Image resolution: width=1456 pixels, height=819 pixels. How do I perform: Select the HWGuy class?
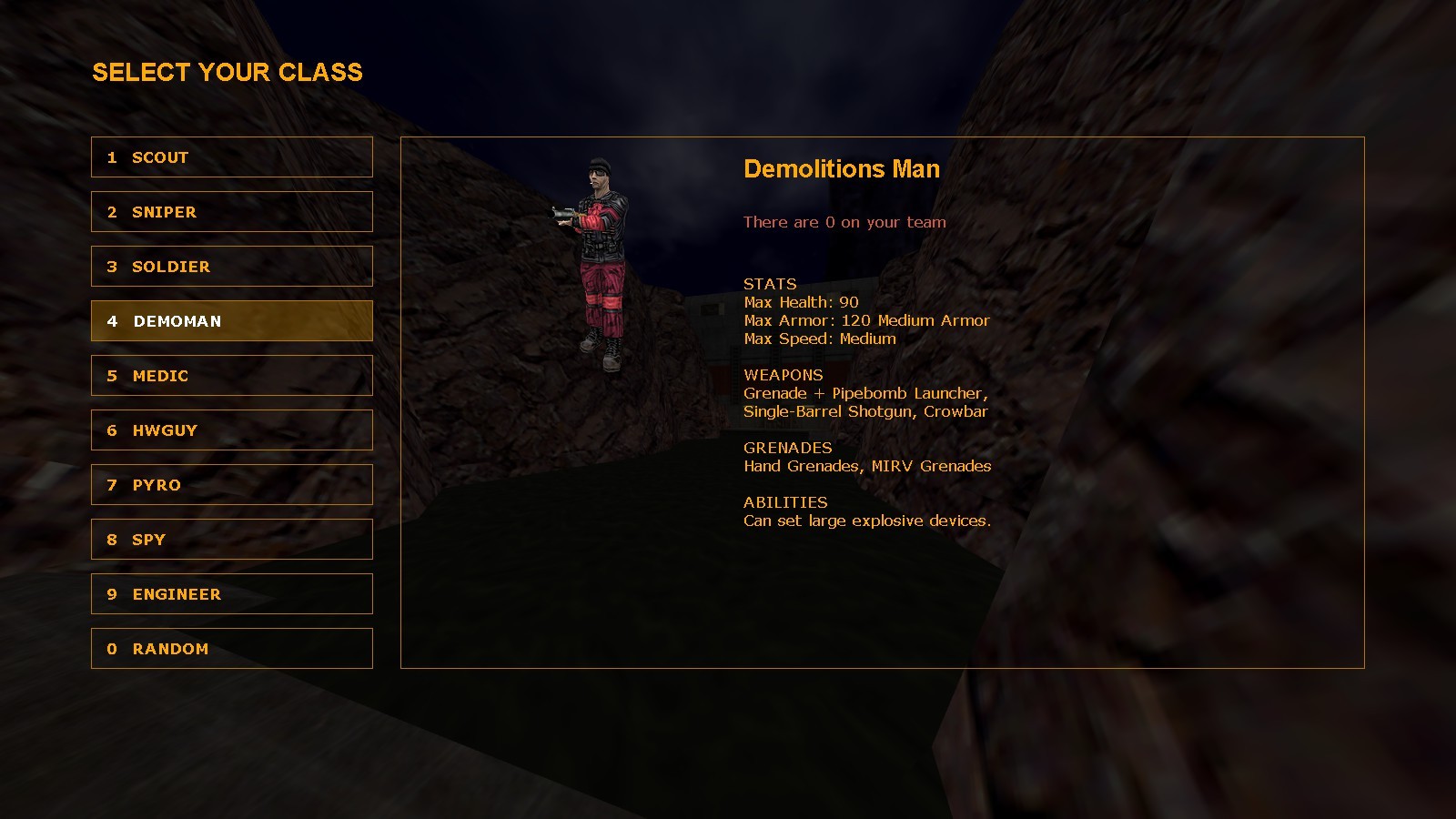coord(231,430)
